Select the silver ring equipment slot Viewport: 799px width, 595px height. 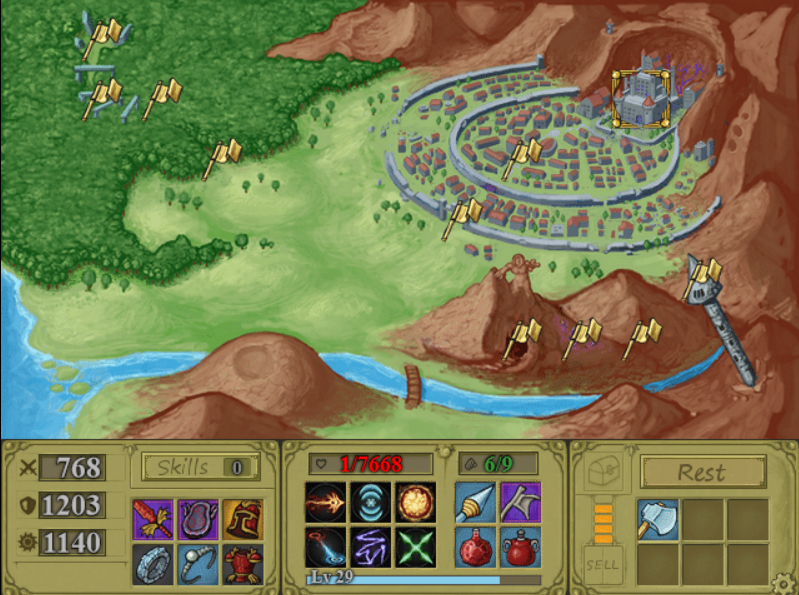click(153, 564)
